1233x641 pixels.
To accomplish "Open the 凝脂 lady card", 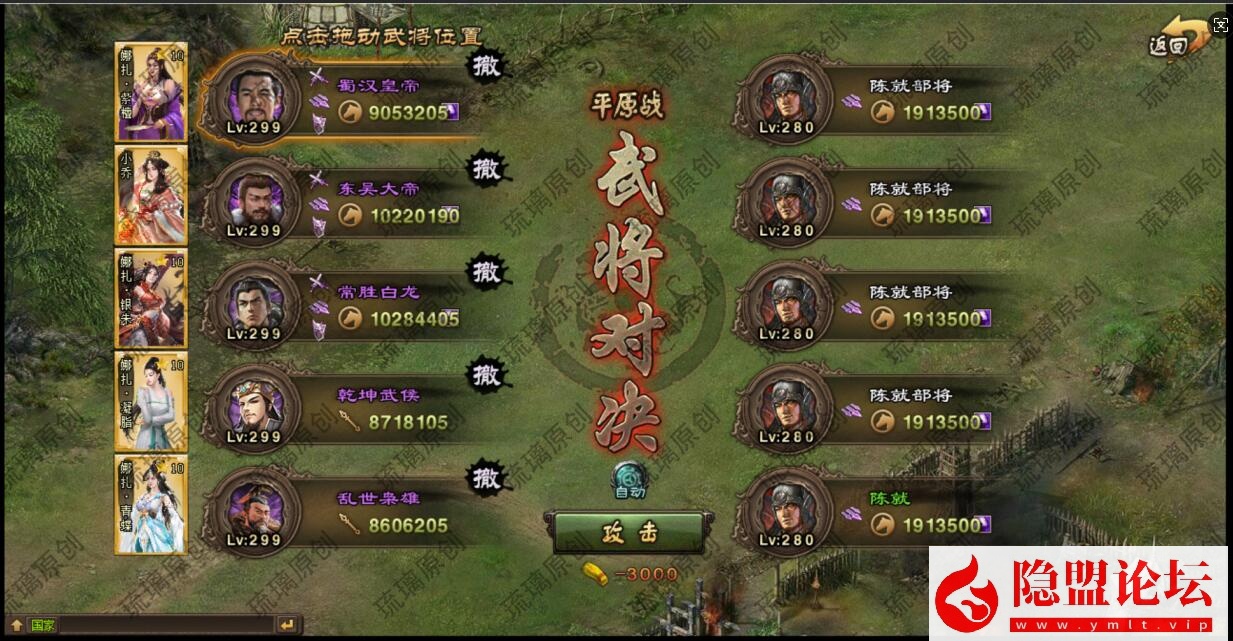I will pyautogui.click(x=151, y=401).
